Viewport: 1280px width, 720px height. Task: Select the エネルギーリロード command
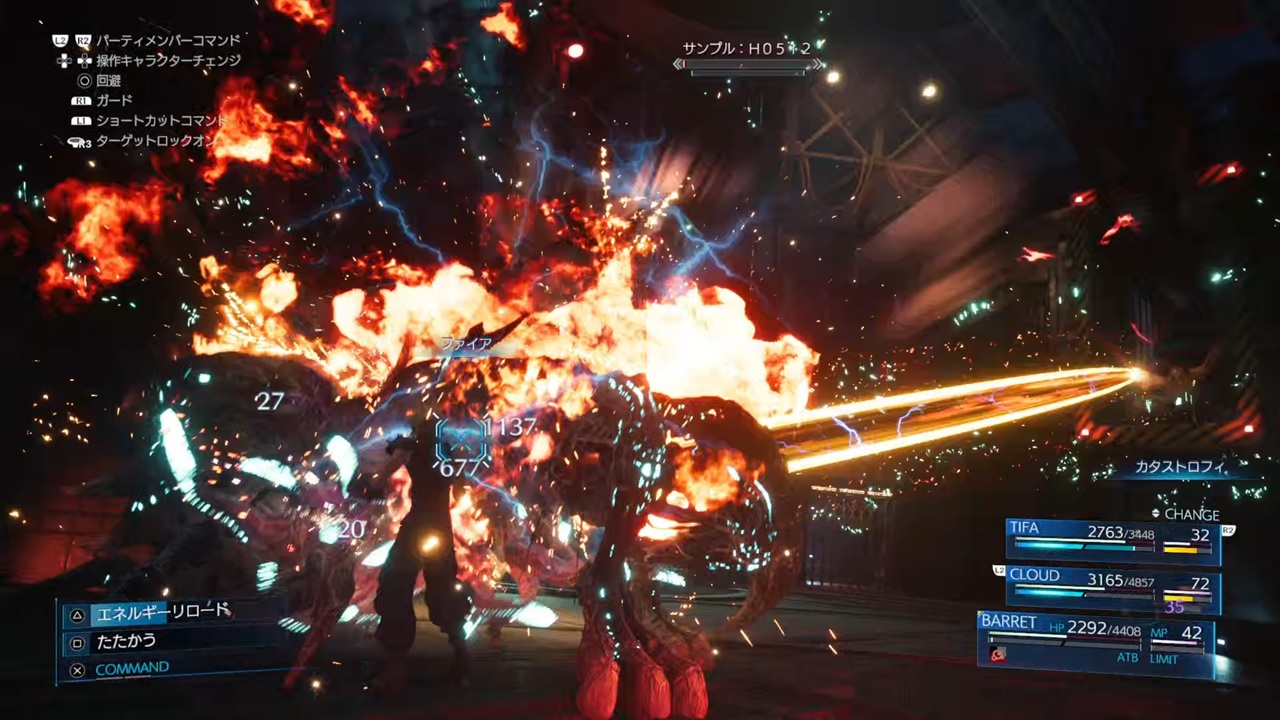click(x=160, y=613)
